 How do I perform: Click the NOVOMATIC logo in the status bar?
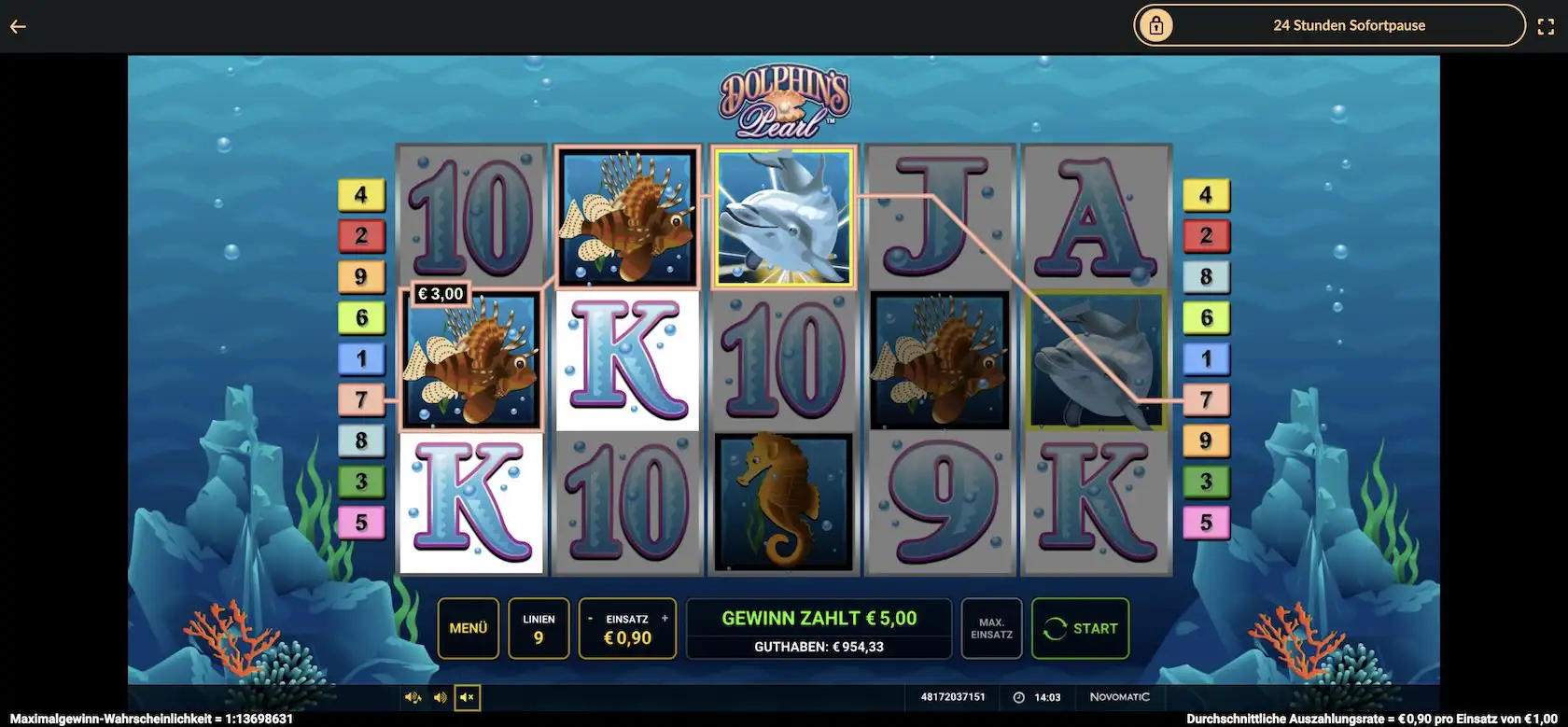[x=1119, y=697]
